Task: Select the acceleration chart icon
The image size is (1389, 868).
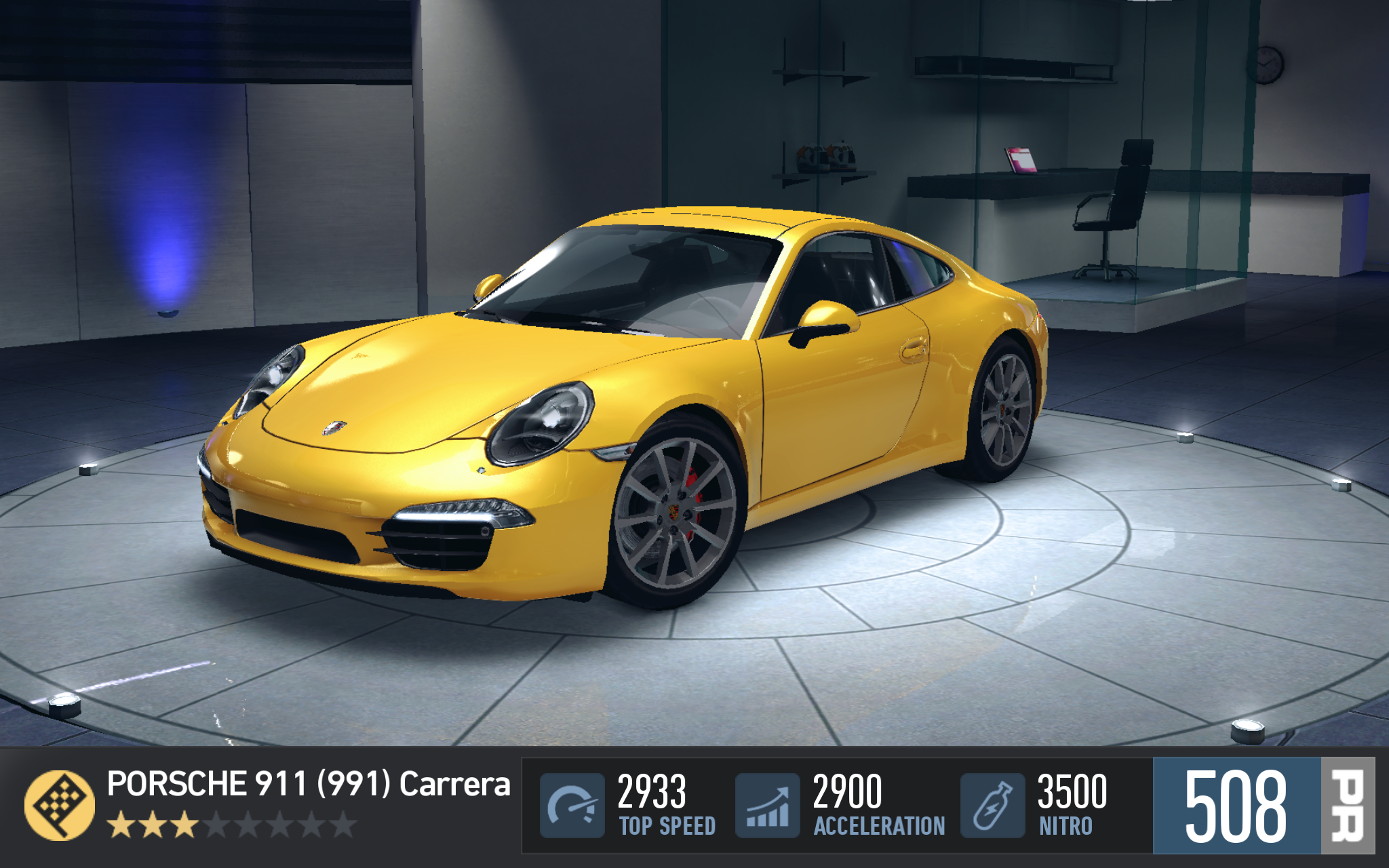Action: click(768, 806)
